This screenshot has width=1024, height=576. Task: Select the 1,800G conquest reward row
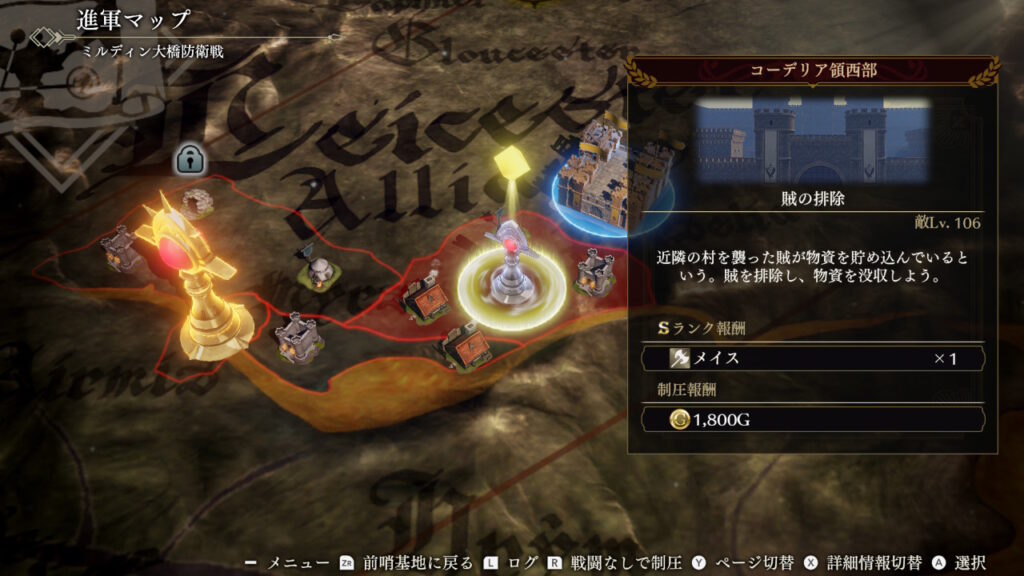812,421
